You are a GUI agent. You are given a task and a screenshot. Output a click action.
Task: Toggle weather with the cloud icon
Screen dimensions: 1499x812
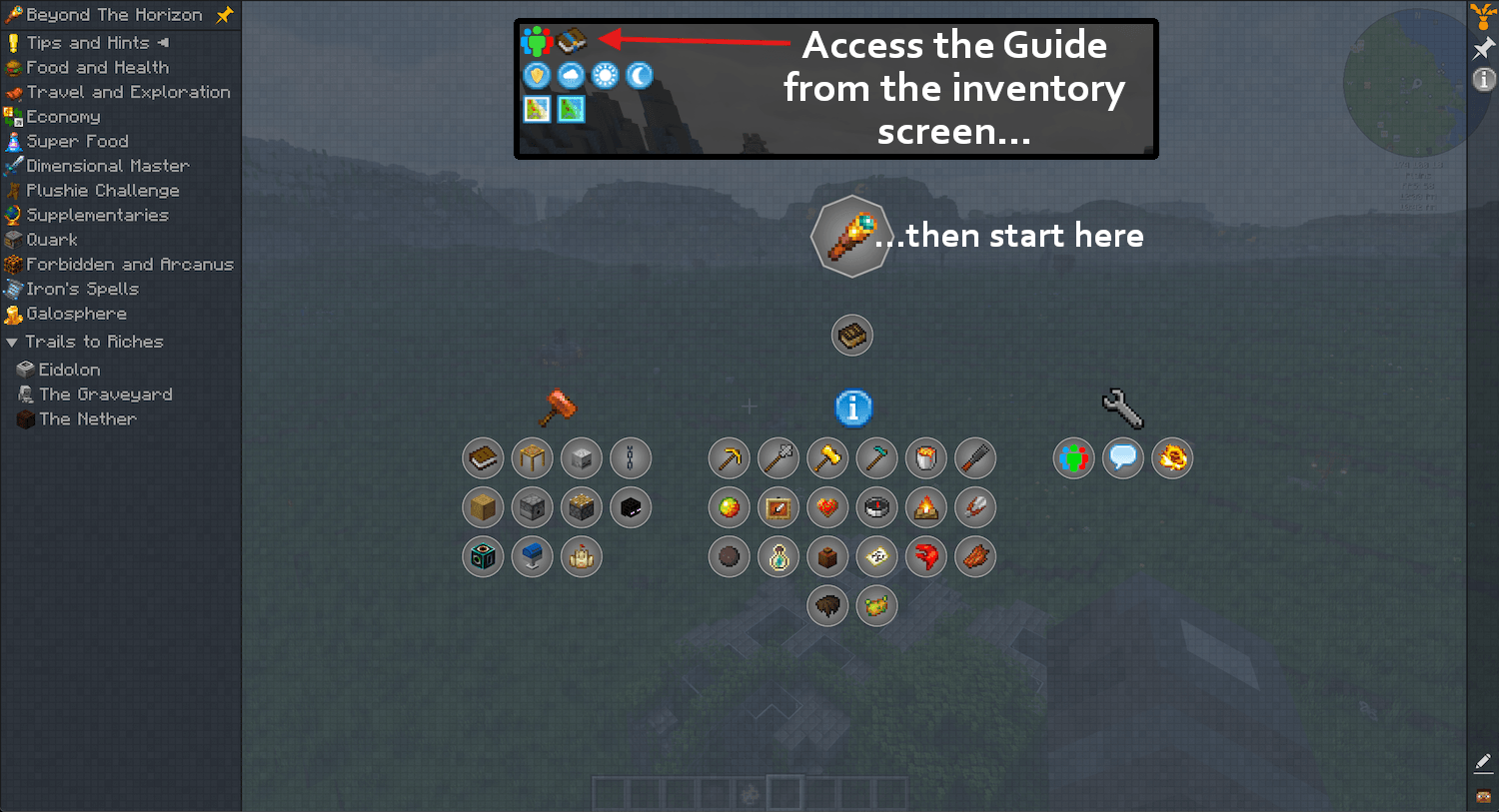[571, 75]
